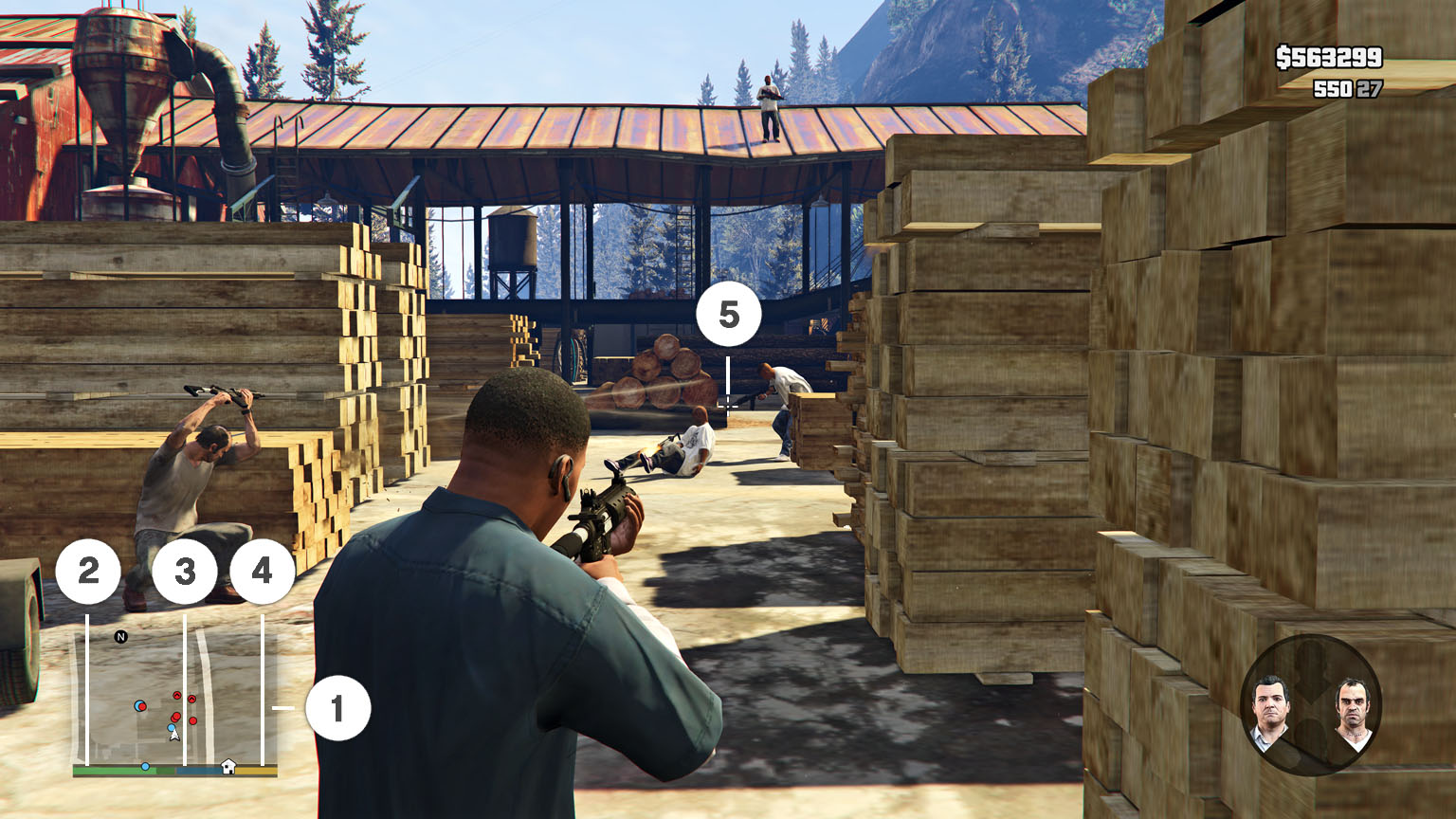Click the red elevated-enemy blip with up arrow

(x=177, y=695)
